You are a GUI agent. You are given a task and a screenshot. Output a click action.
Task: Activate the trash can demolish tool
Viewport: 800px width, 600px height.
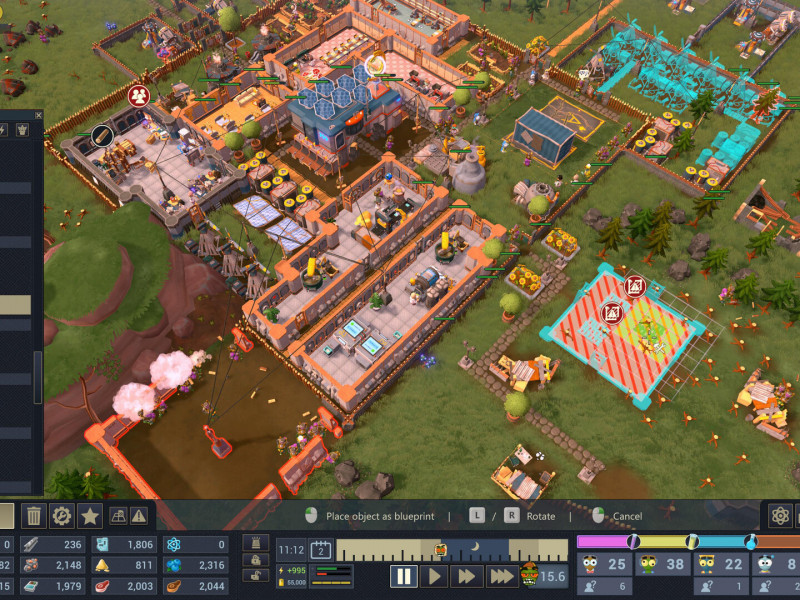coord(33,516)
